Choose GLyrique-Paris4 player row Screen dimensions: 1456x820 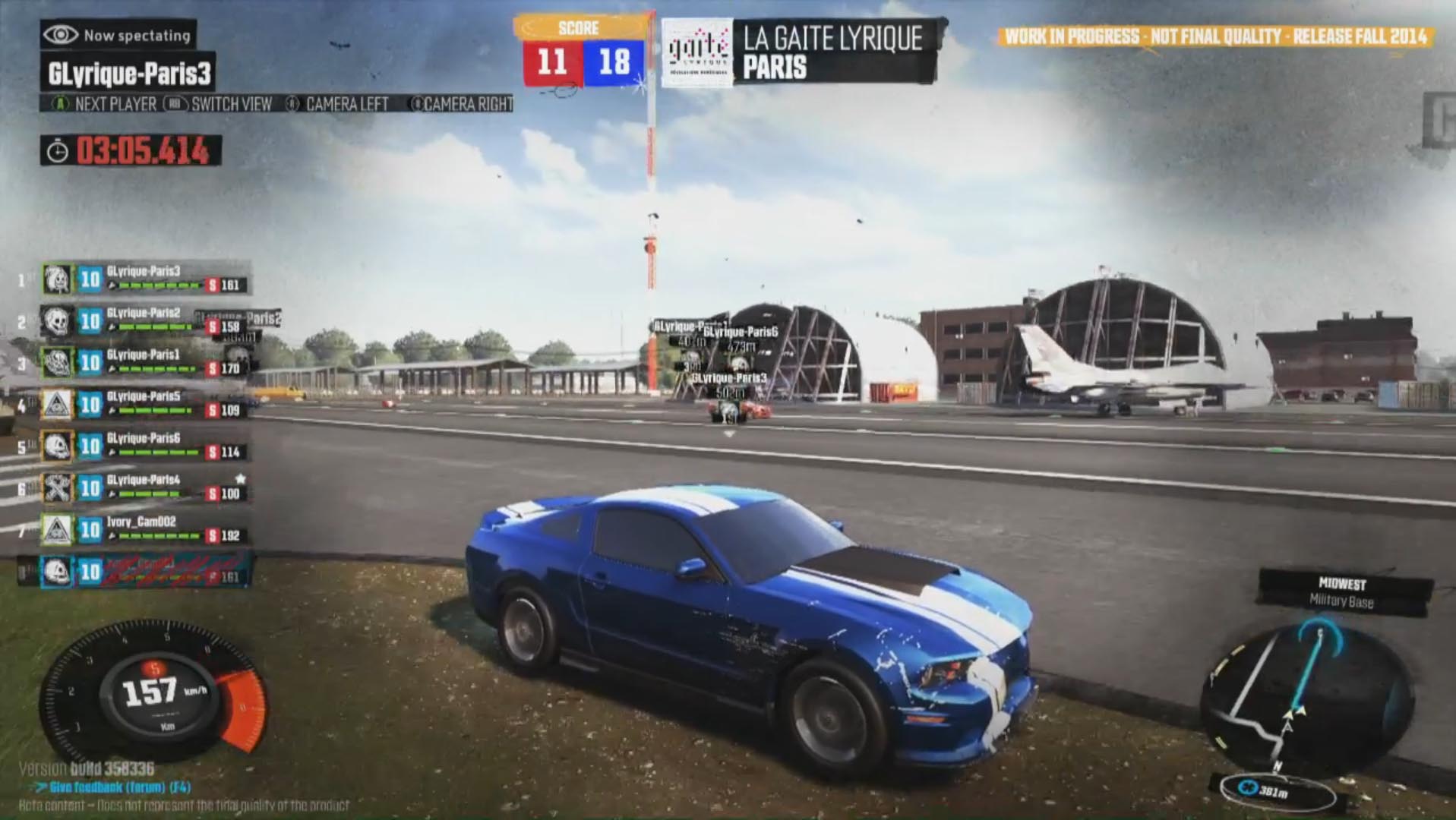click(x=144, y=488)
